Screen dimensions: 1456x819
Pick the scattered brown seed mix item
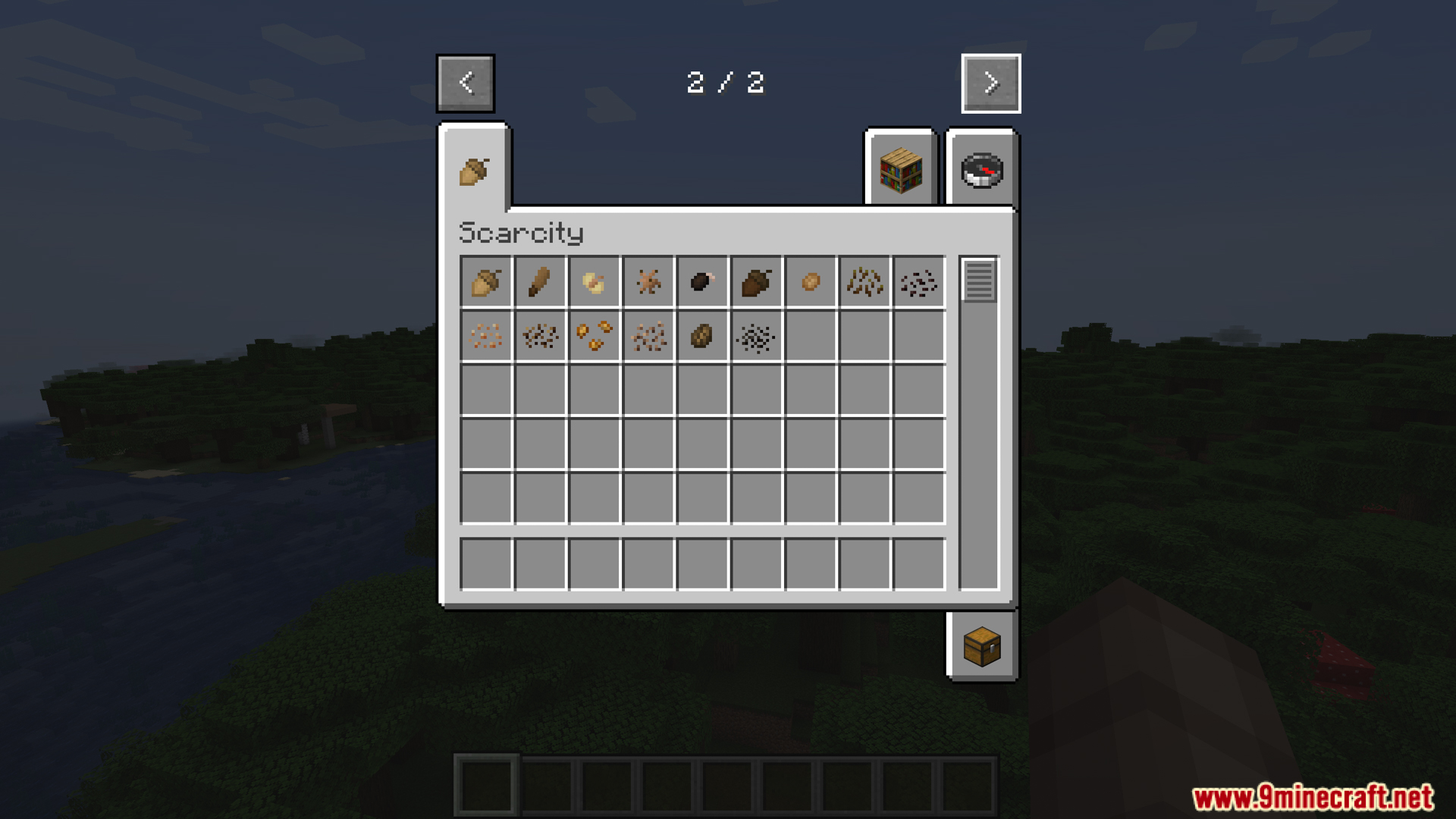(x=648, y=337)
